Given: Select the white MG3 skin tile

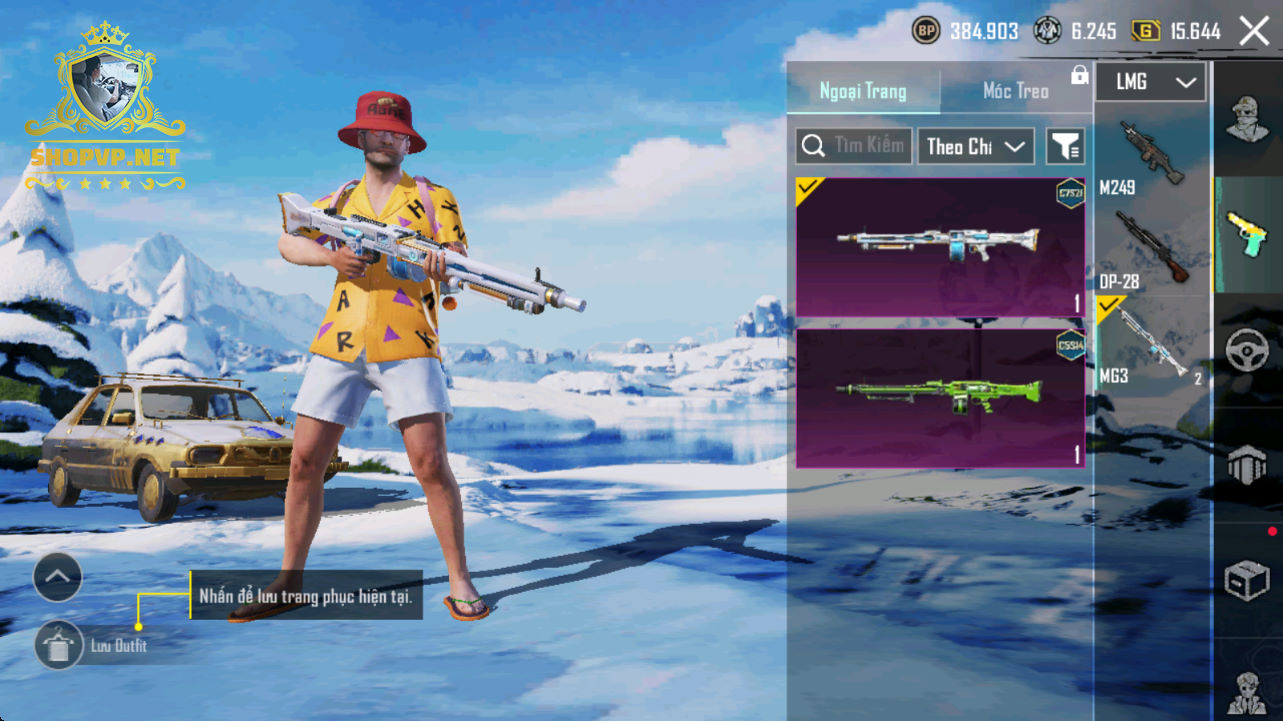Looking at the screenshot, I should (x=940, y=247).
